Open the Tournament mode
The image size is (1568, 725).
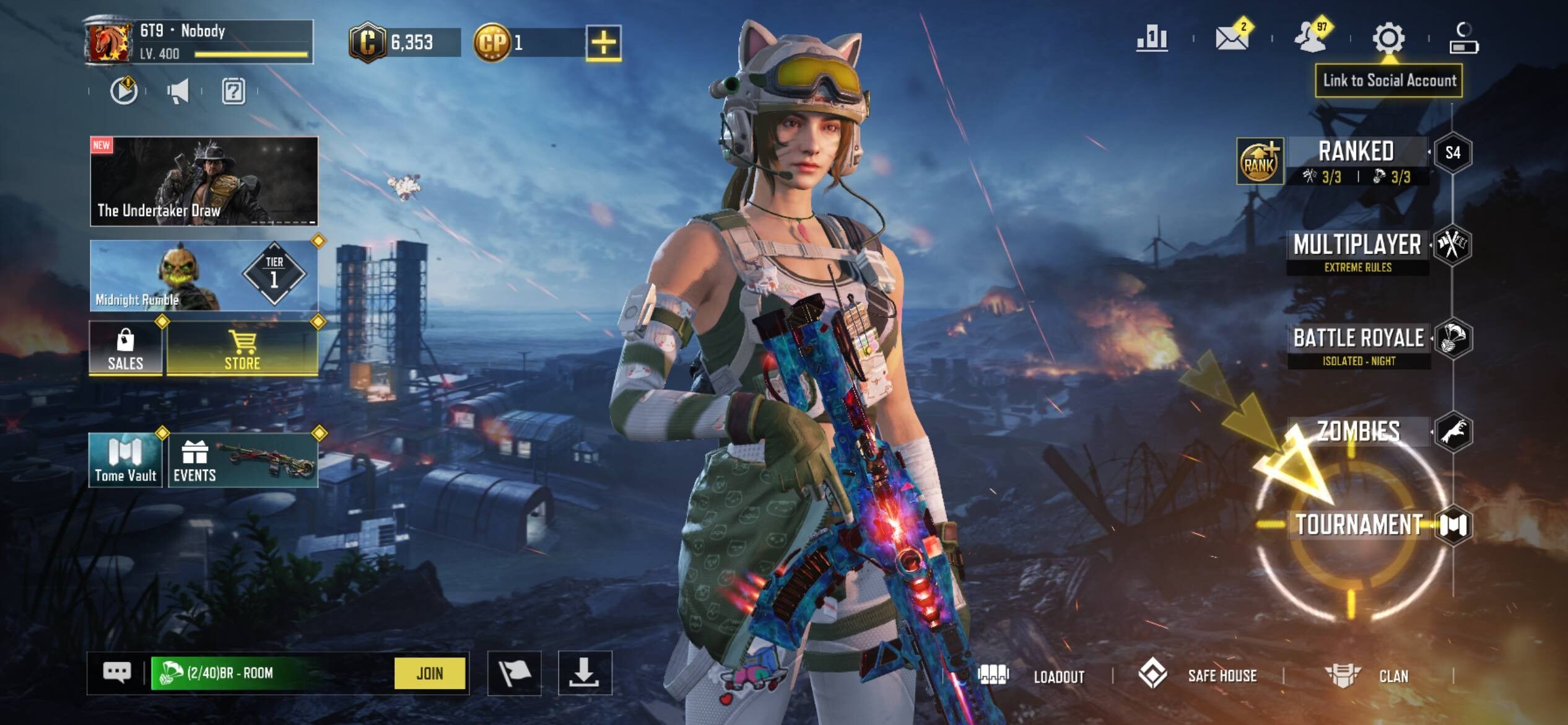pos(1359,525)
